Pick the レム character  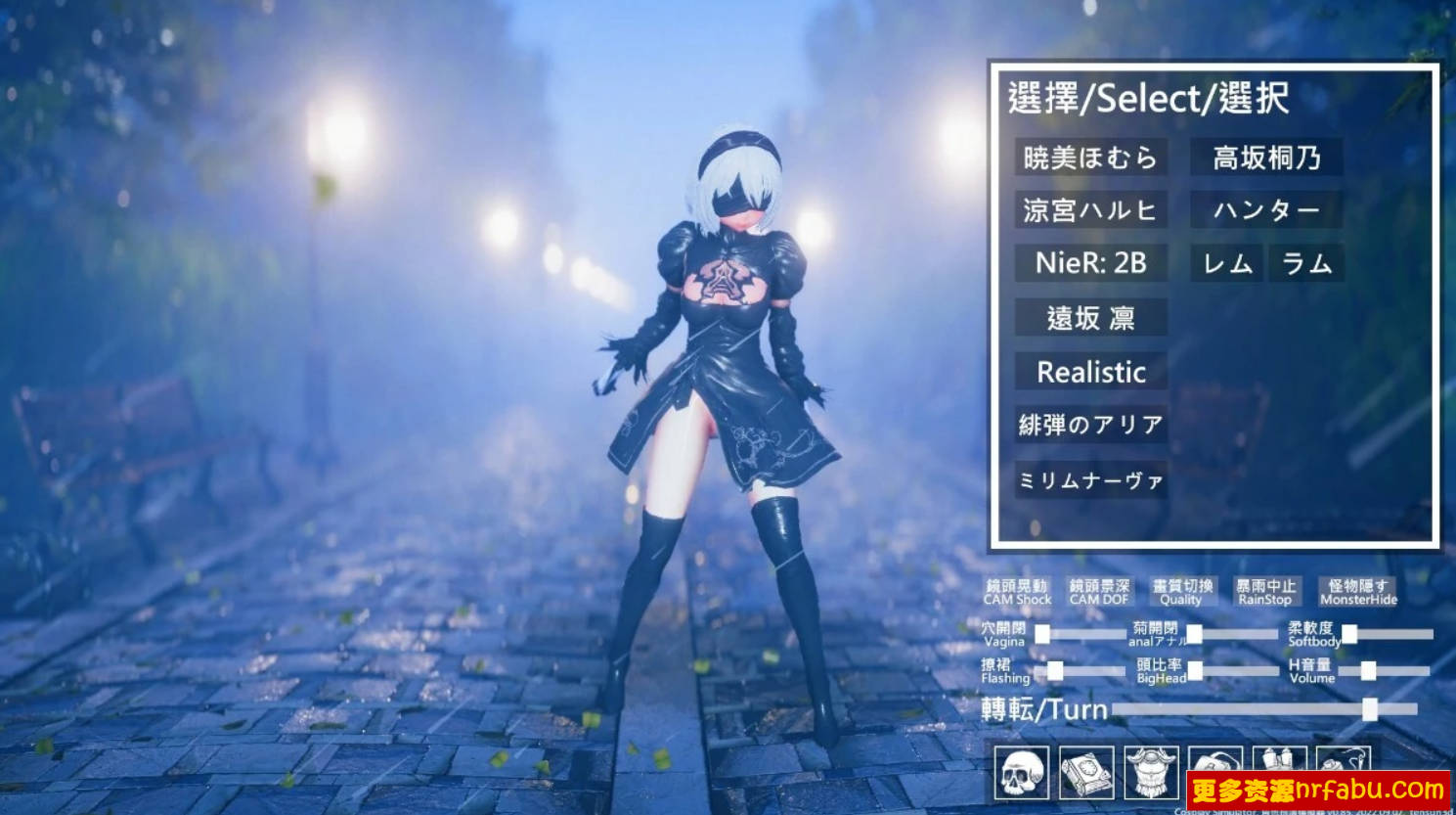pos(1226,262)
